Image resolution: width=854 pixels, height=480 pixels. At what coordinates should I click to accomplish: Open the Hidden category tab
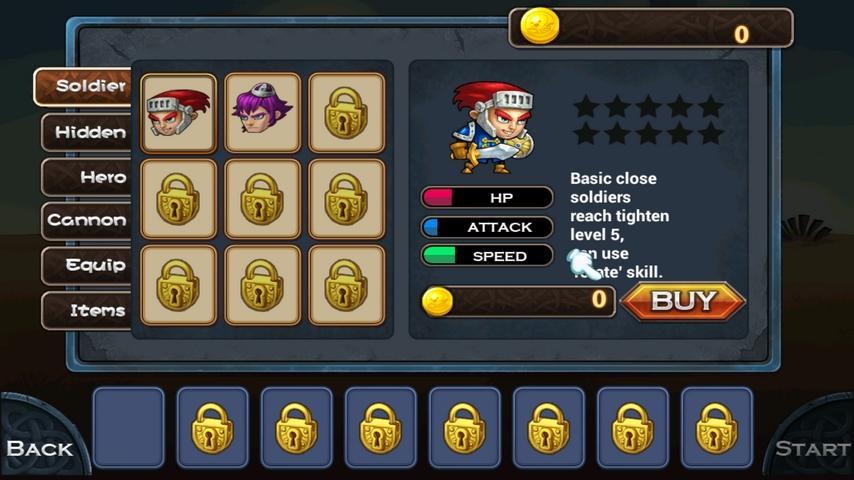87,132
